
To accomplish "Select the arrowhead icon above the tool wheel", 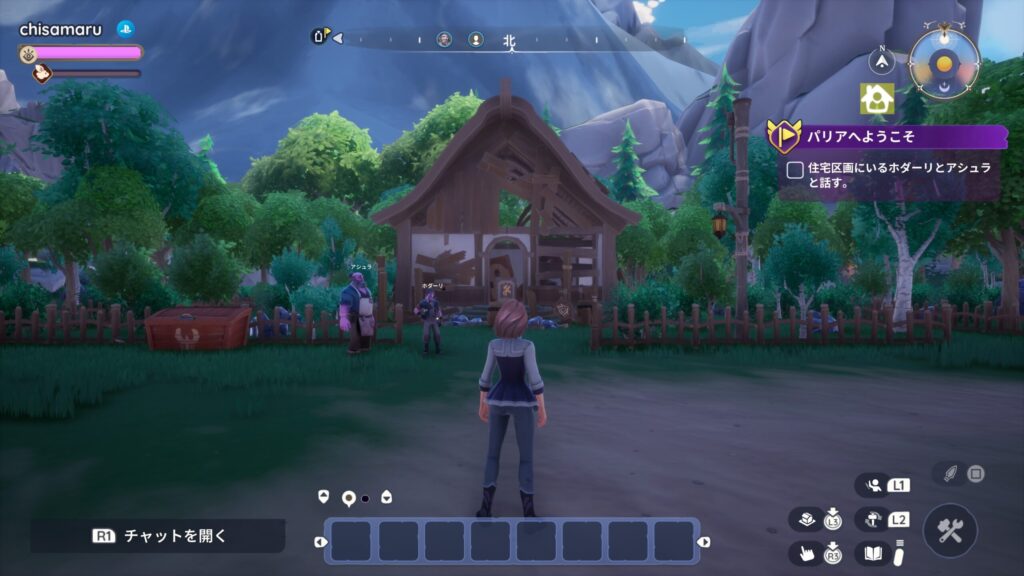I will point(951,472).
